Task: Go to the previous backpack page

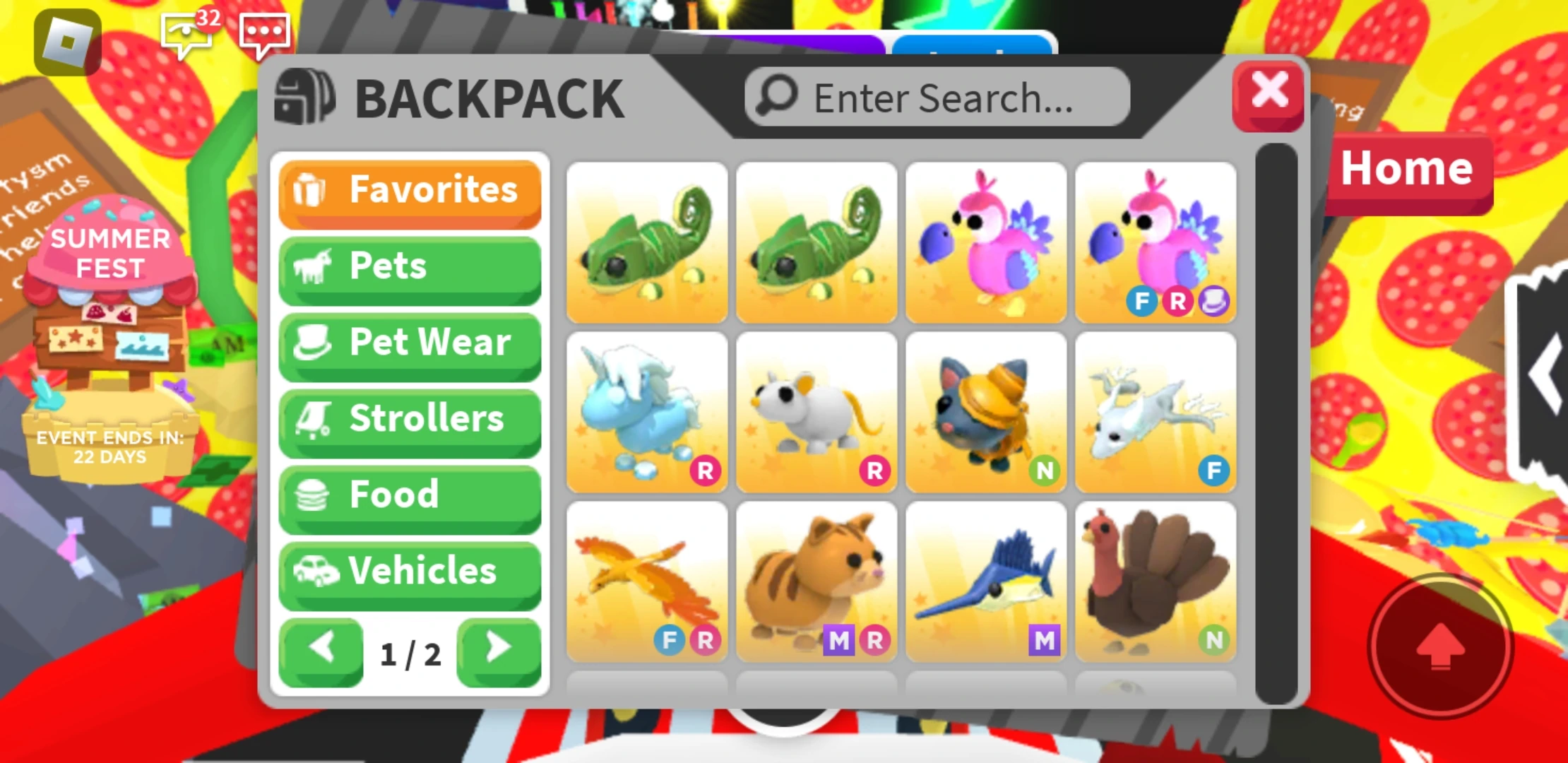Action: tap(321, 651)
